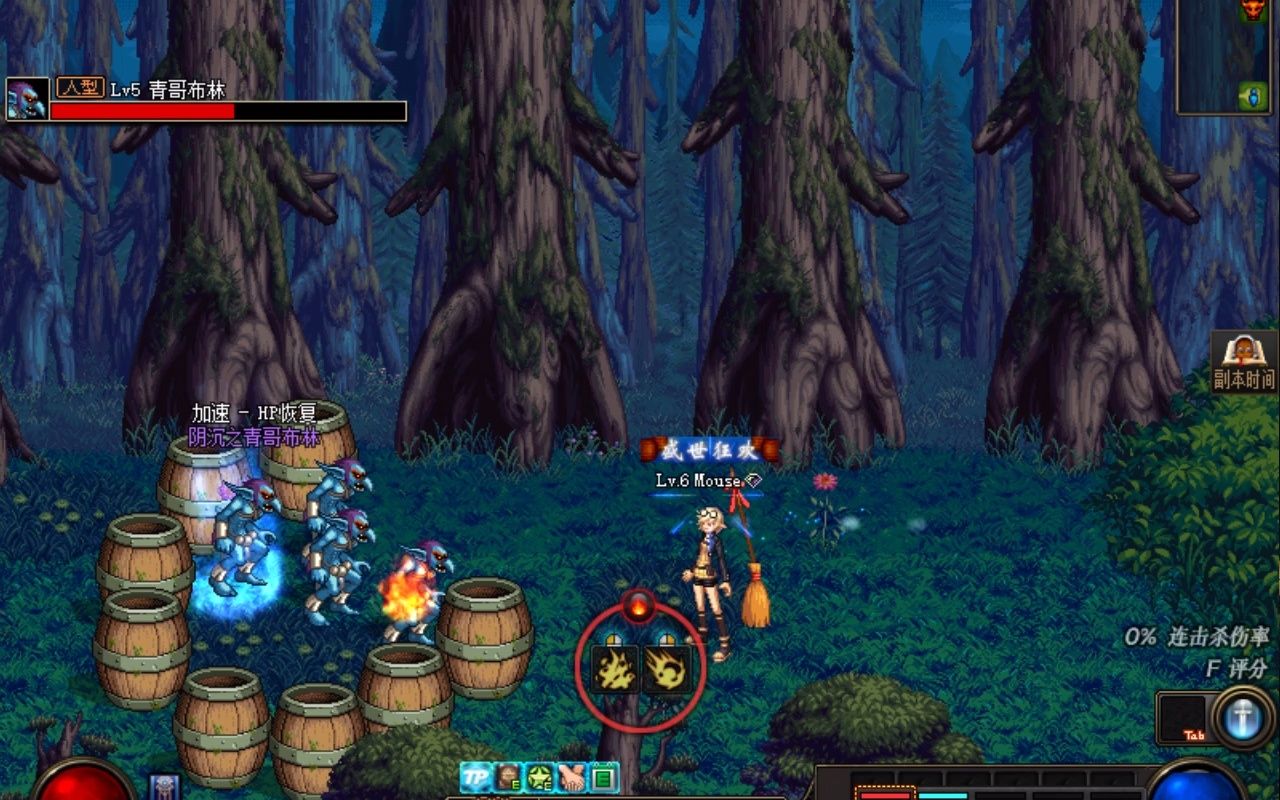
Task: Select the goblin portrait in the target frame
Action: click(x=27, y=99)
